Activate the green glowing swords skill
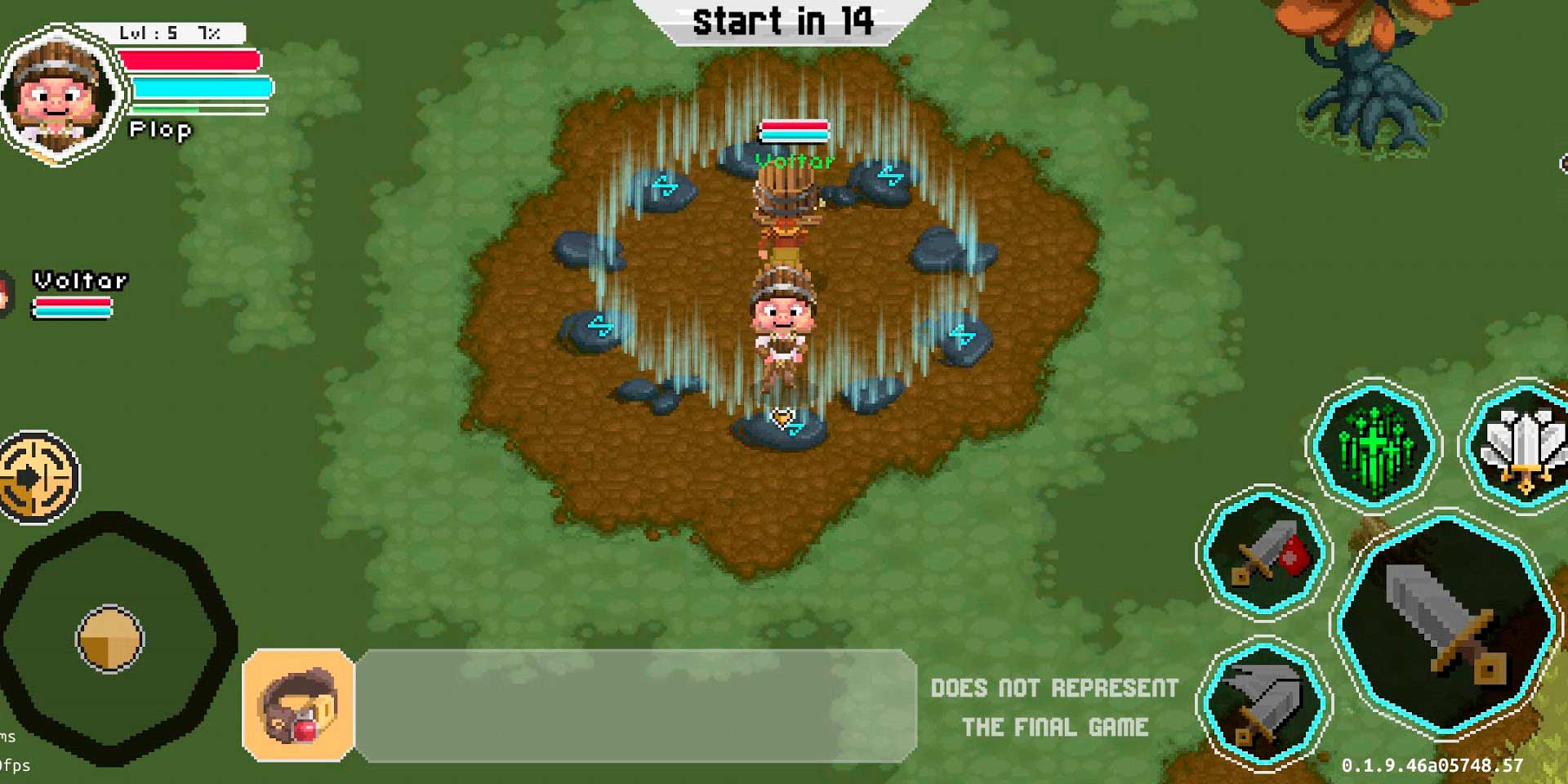 click(x=1374, y=446)
